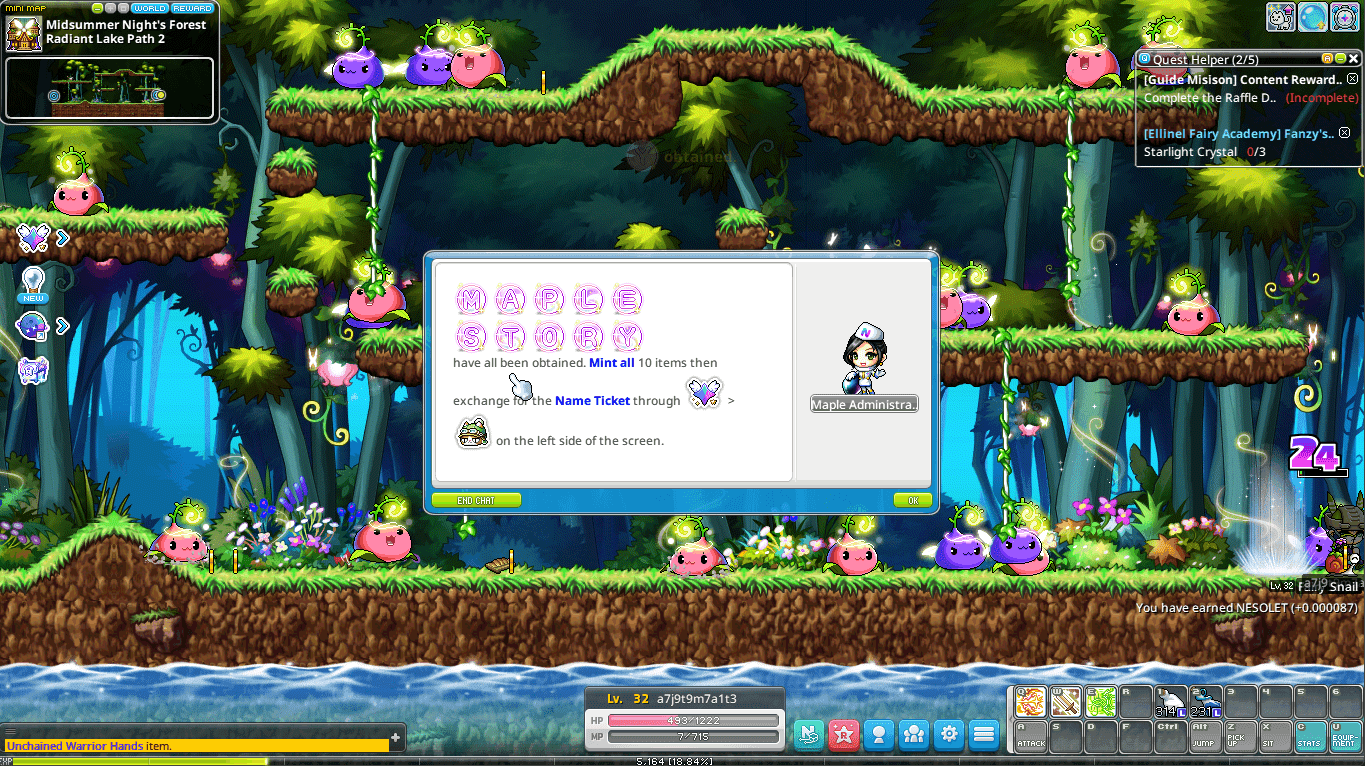Open the World map from the minimap
1365x766 pixels.
pos(150,8)
